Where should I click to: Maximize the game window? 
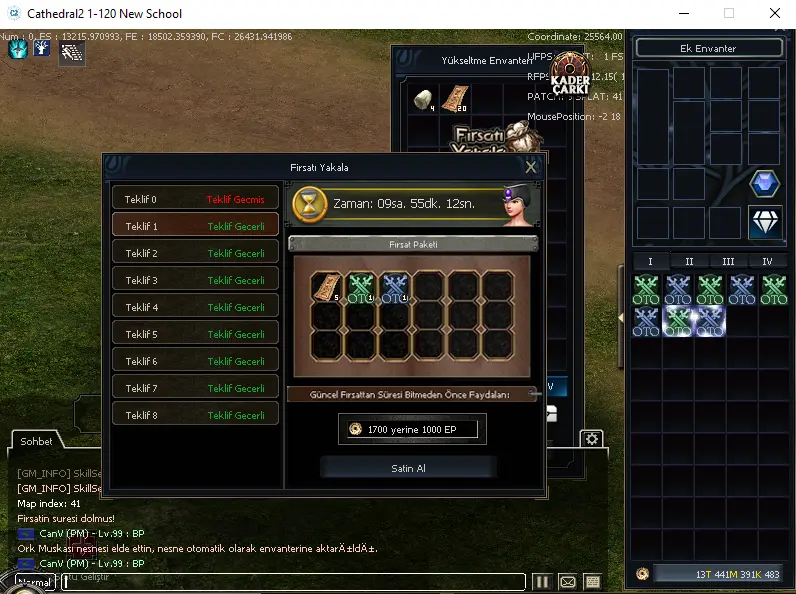728,14
